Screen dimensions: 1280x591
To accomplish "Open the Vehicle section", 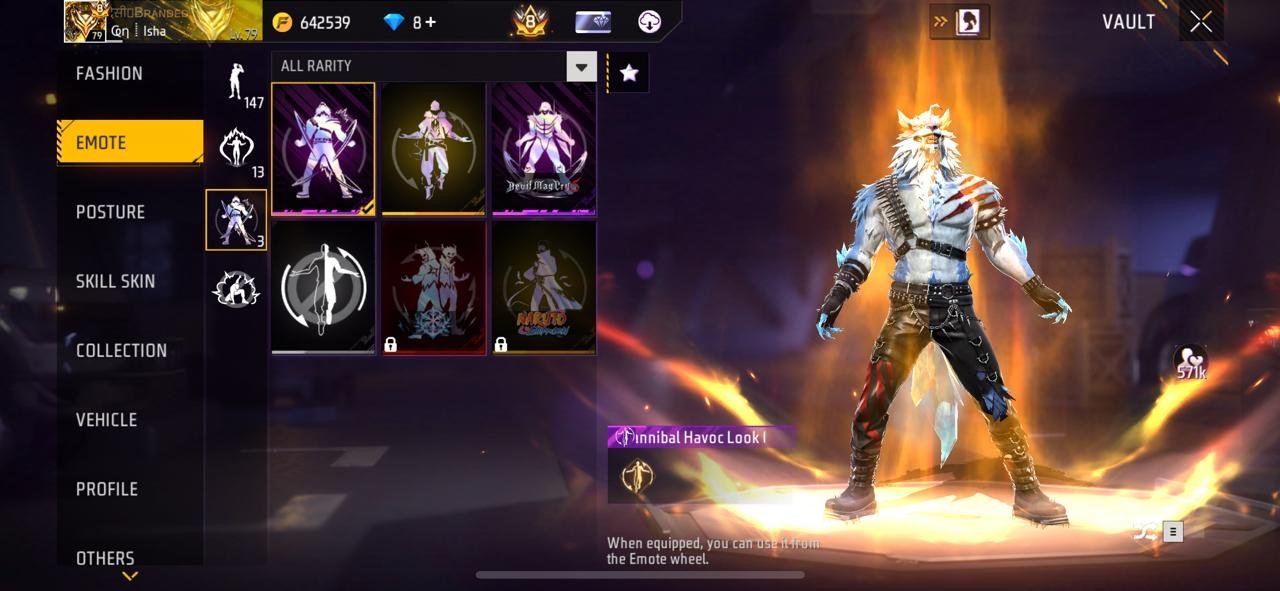I will [x=106, y=420].
